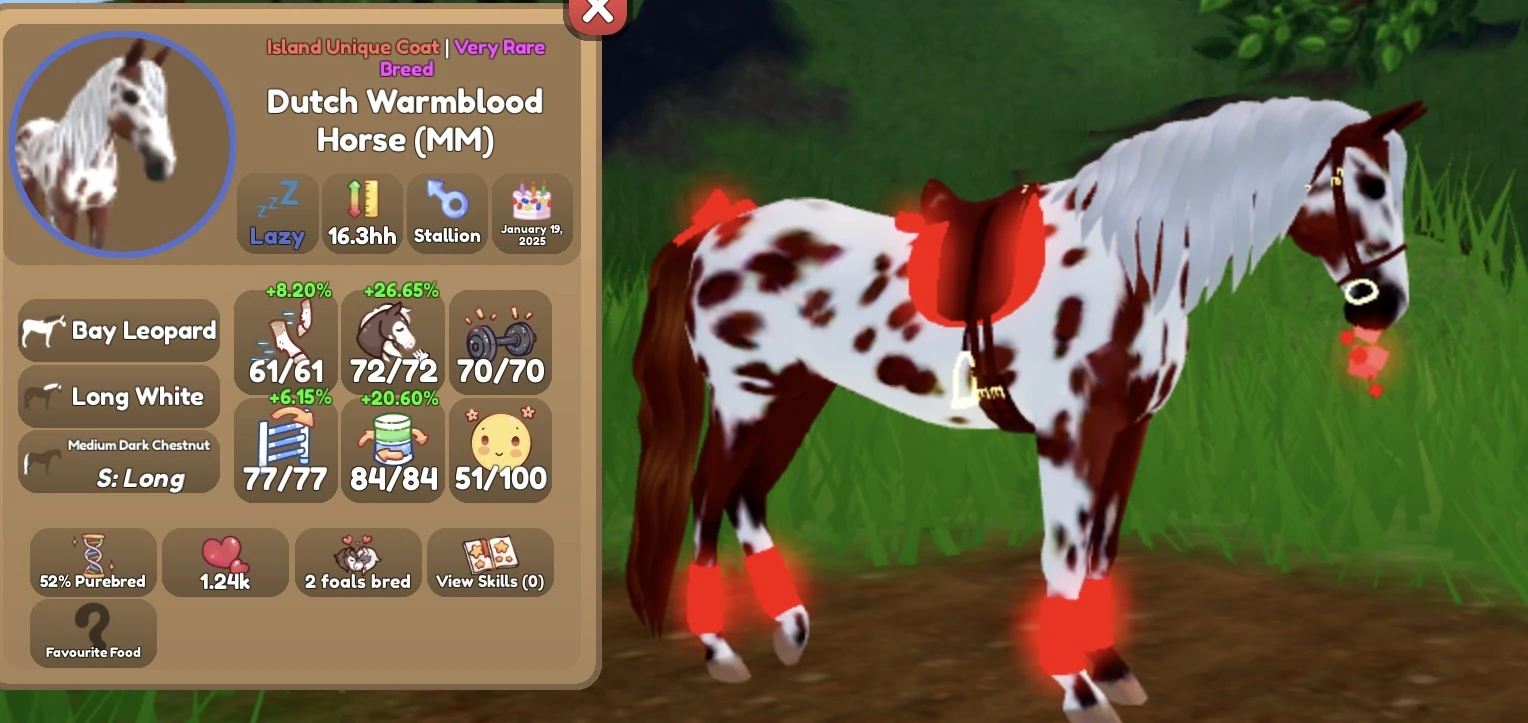Click the pink heart affection icon
This screenshot has height=723, width=1528.
pyautogui.click(x=225, y=562)
